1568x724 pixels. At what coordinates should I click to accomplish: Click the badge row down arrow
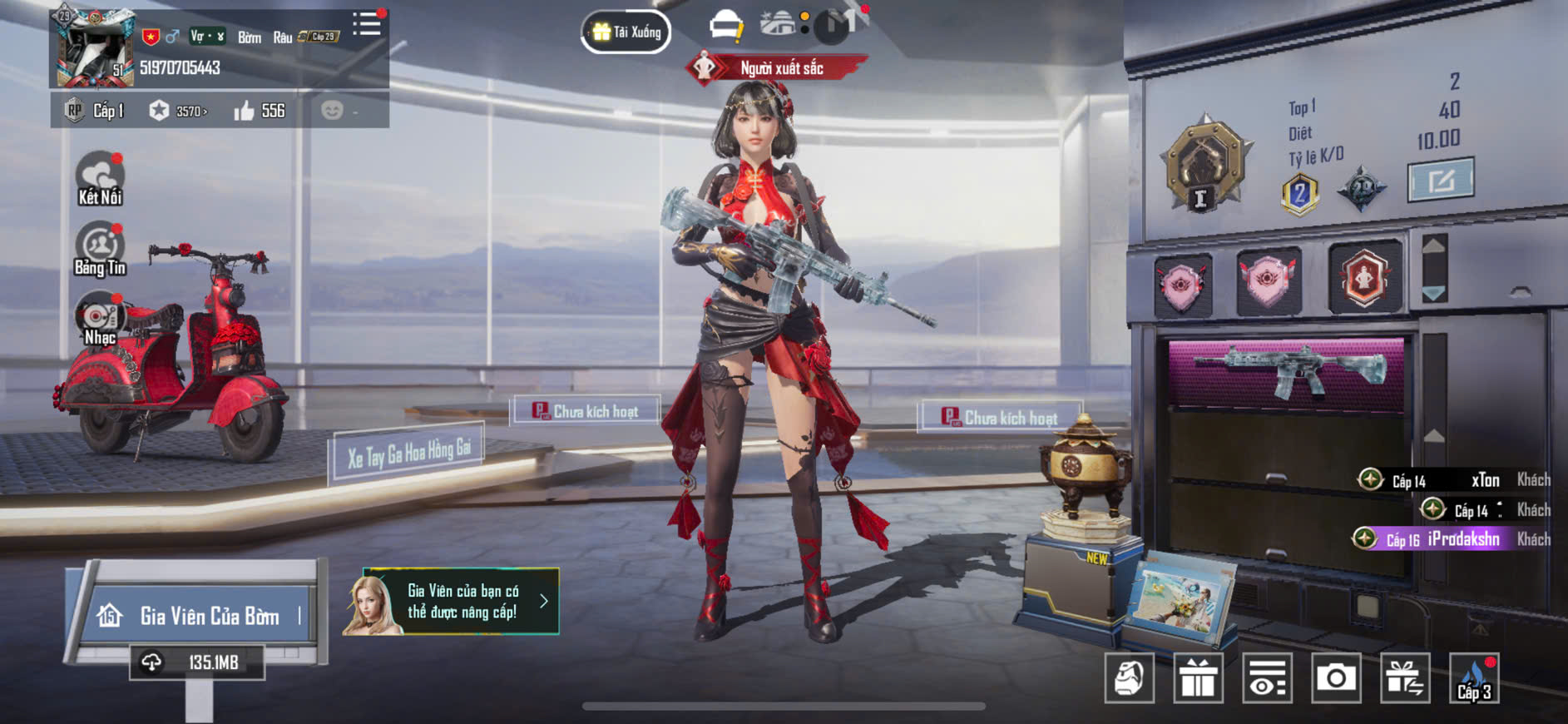pyautogui.click(x=1433, y=293)
